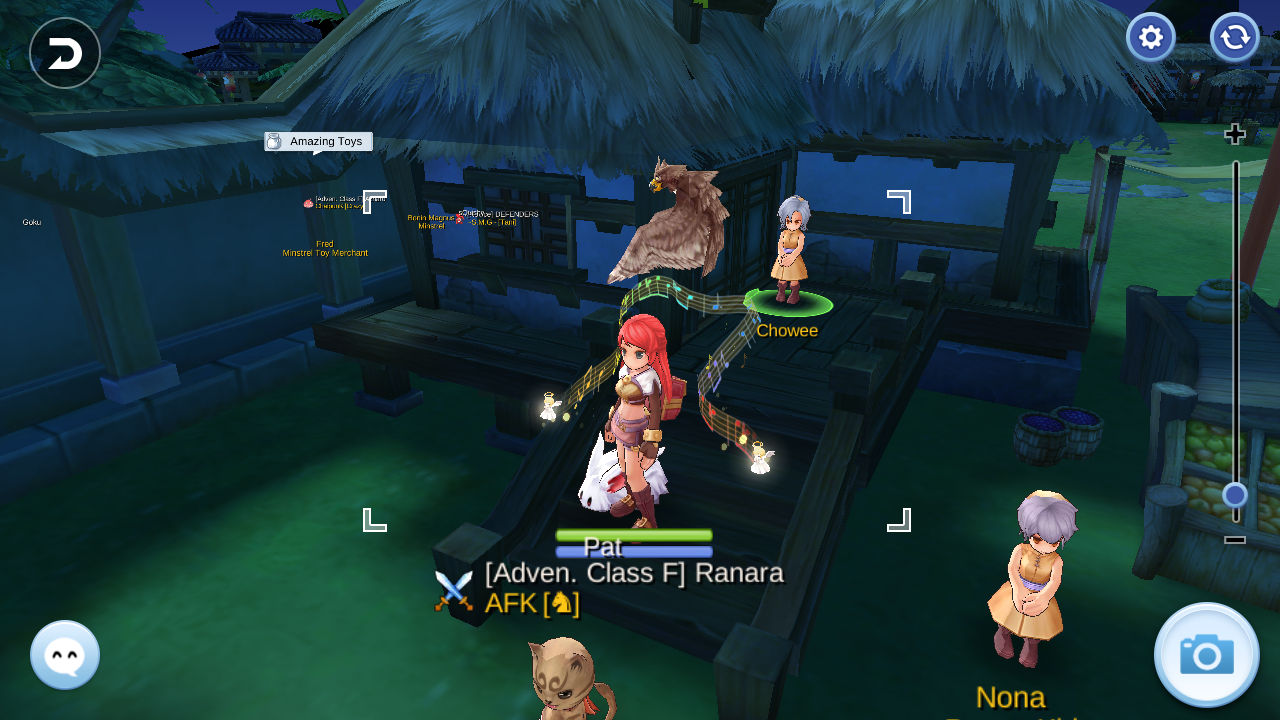Open chat with the speech bubble icon
Viewport: 1280px width, 720px height.
(64, 655)
